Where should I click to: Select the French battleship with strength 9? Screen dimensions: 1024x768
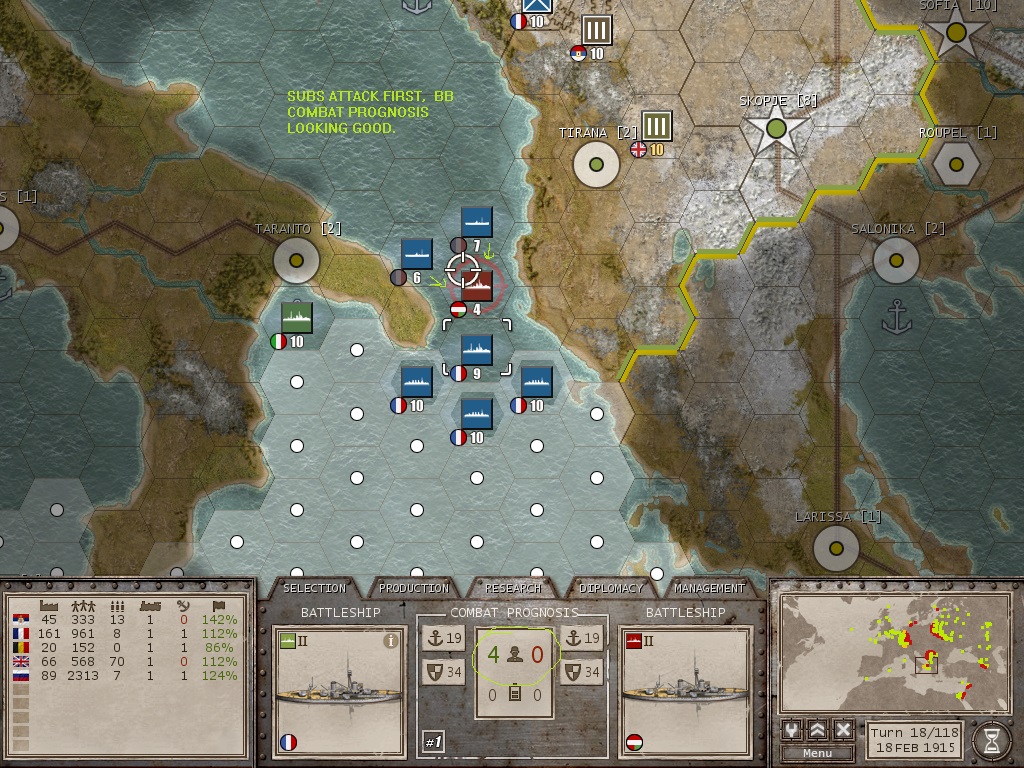[477, 350]
